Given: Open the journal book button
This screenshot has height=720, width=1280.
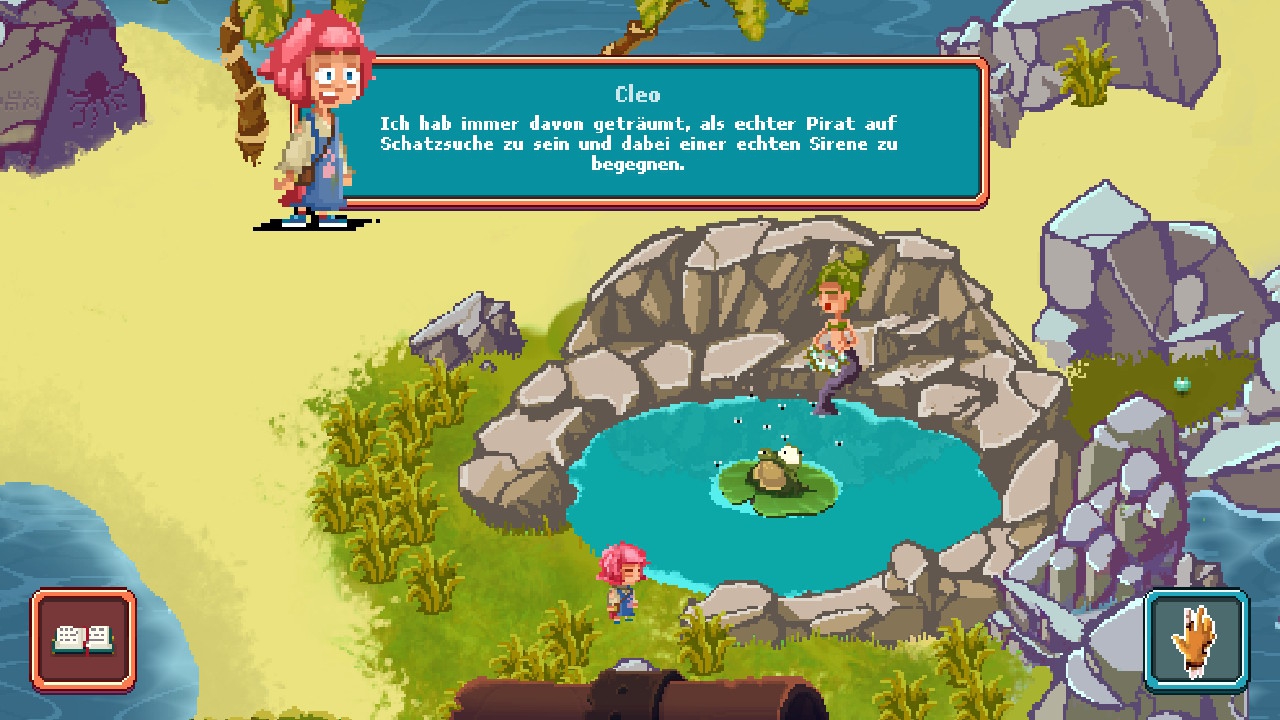Looking at the screenshot, I should point(83,639).
